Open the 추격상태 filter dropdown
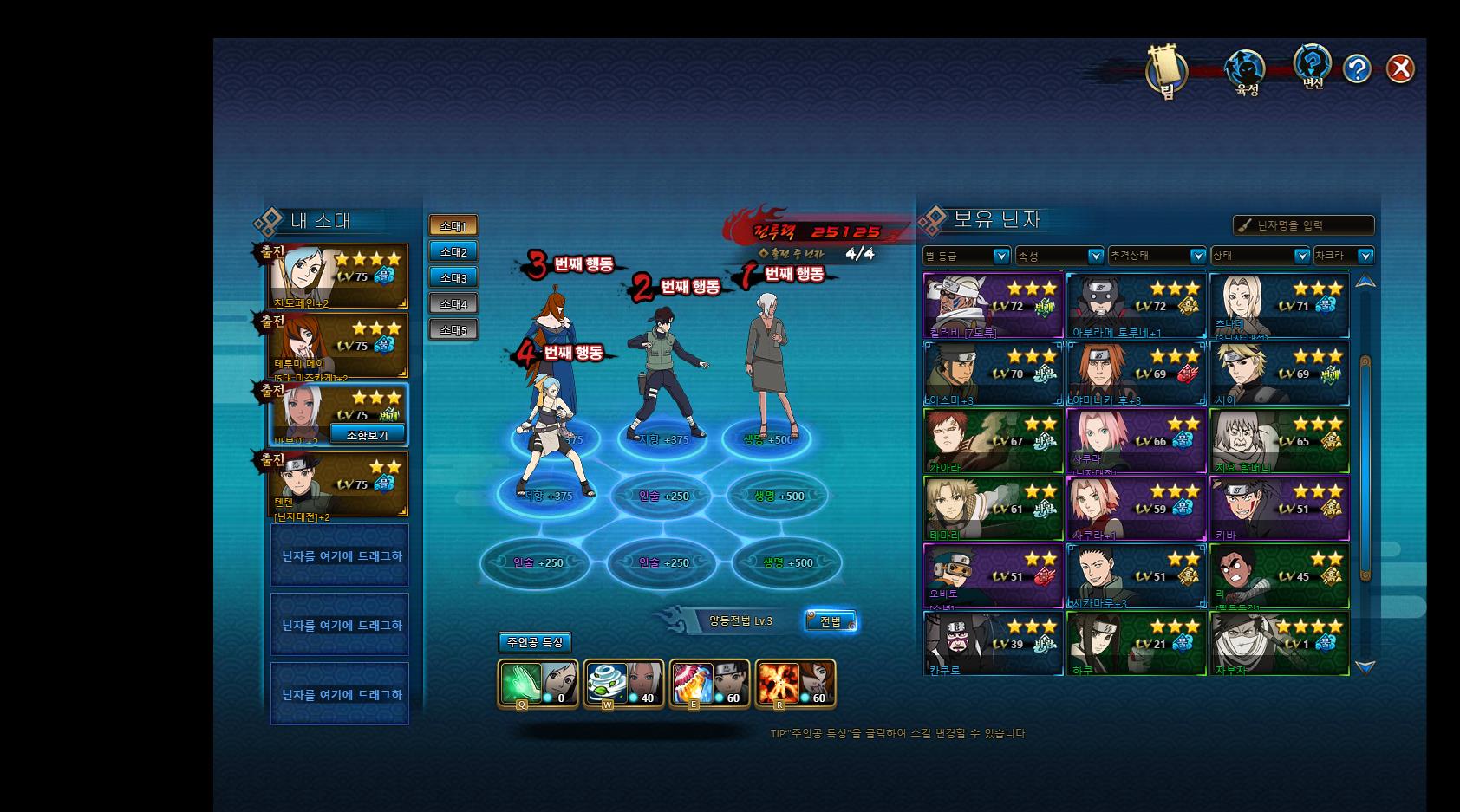The height and width of the screenshot is (812, 1460). tap(1157, 256)
